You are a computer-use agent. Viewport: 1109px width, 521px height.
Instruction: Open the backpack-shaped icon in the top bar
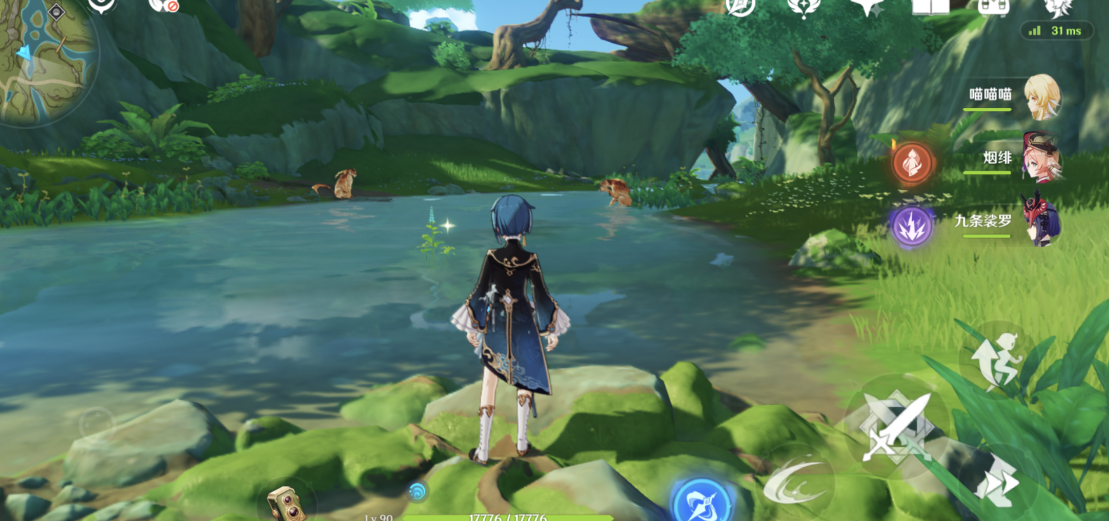click(x=993, y=6)
